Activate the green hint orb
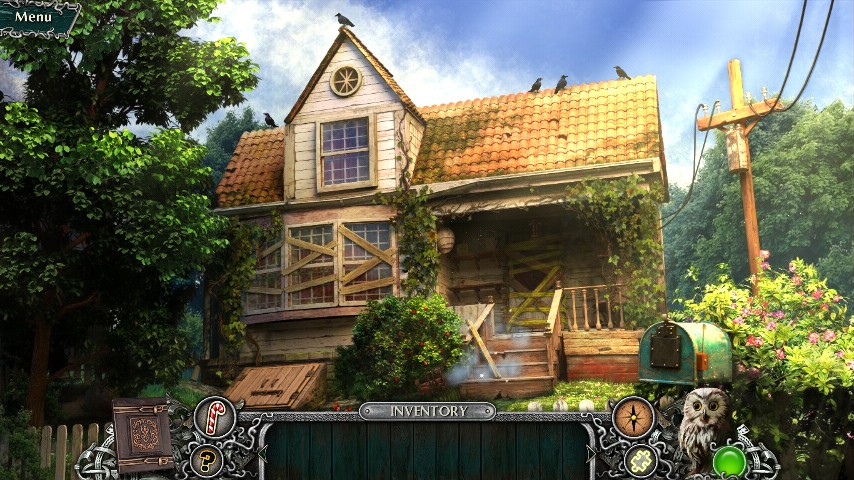The width and height of the screenshot is (854, 480). pos(730,462)
